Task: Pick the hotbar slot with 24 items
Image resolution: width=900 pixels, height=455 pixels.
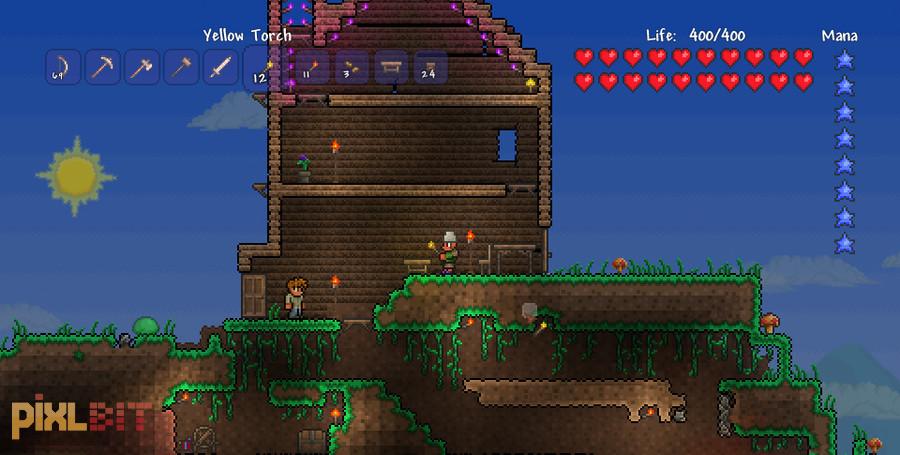Action: [x=431, y=68]
